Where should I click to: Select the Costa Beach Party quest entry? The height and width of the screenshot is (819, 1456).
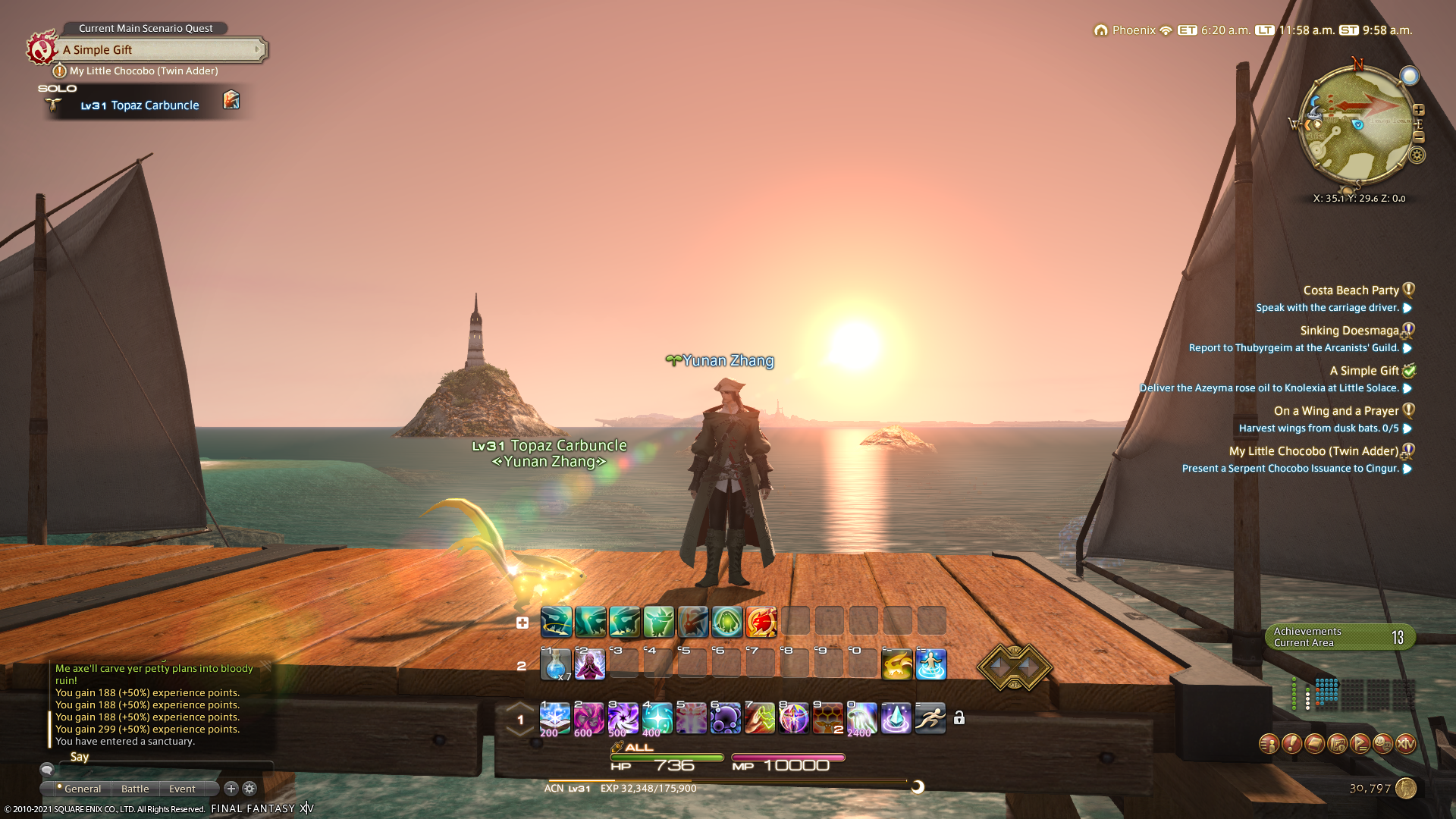[1351, 290]
